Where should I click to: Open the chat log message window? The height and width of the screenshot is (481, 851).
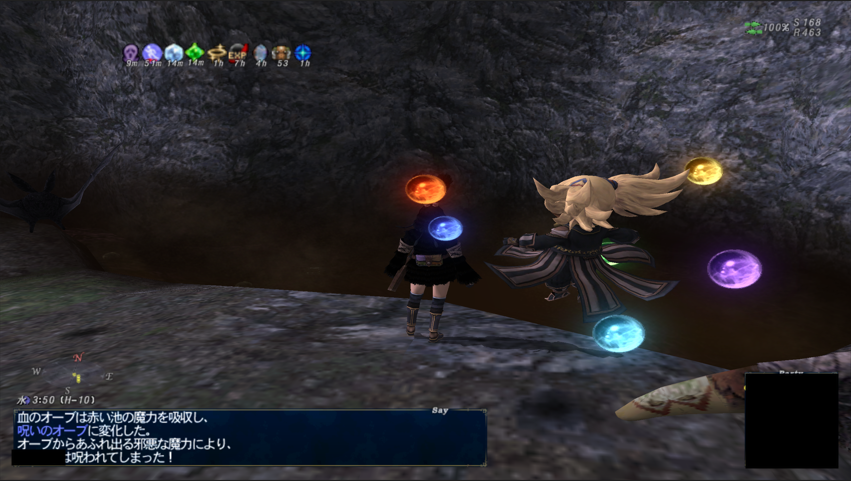click(249, 437)
